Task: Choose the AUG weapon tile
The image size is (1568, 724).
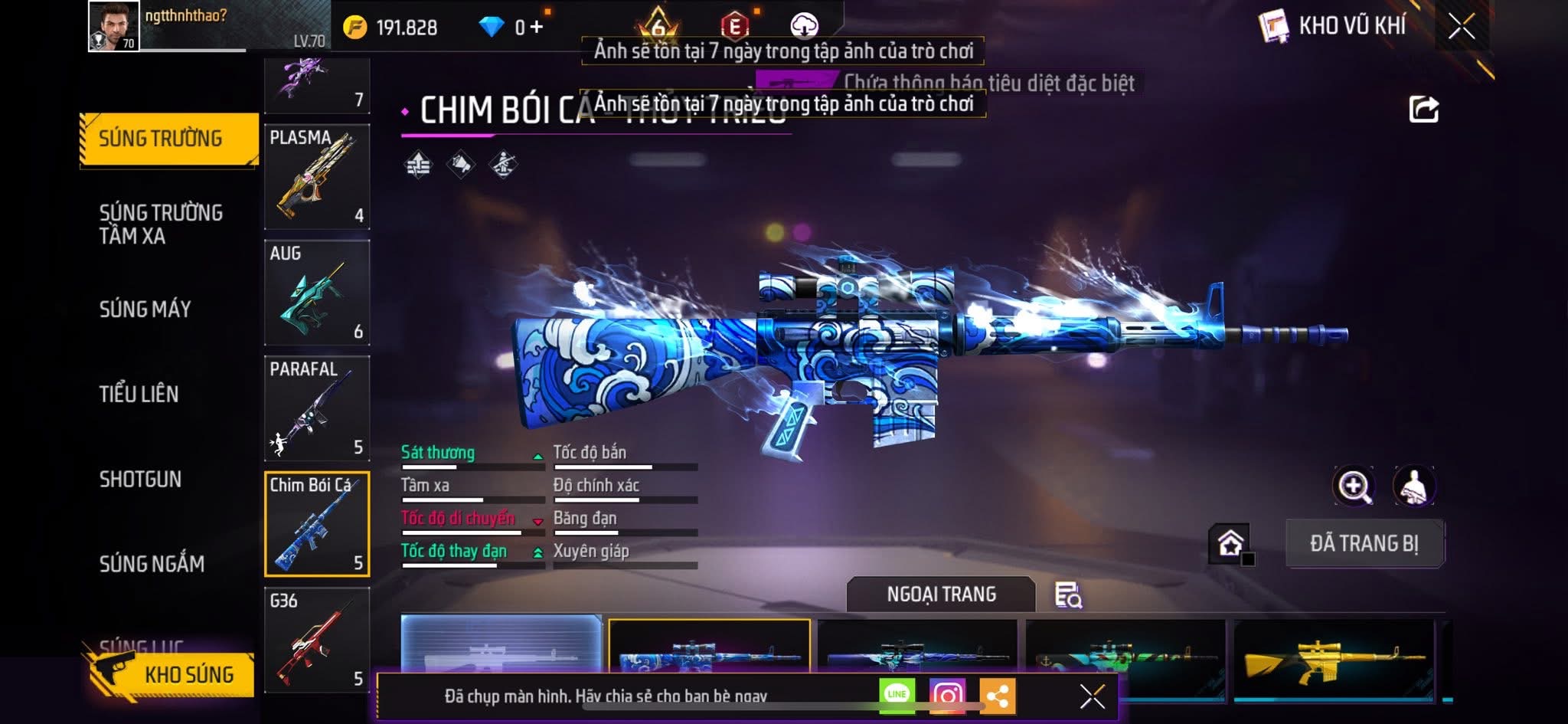Action: (317, 293)
